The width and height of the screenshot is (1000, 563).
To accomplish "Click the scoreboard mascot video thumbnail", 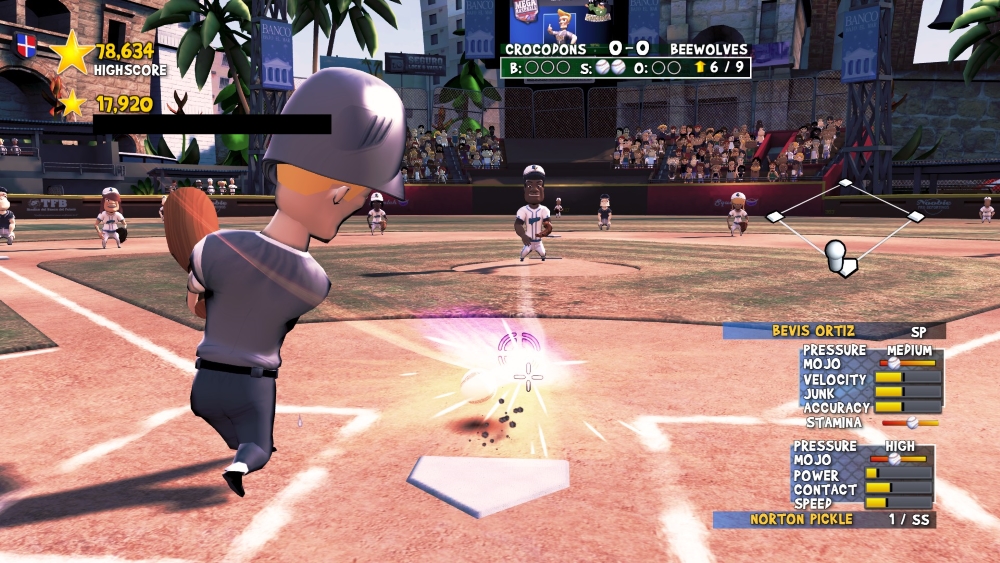I will click(568, 21).
